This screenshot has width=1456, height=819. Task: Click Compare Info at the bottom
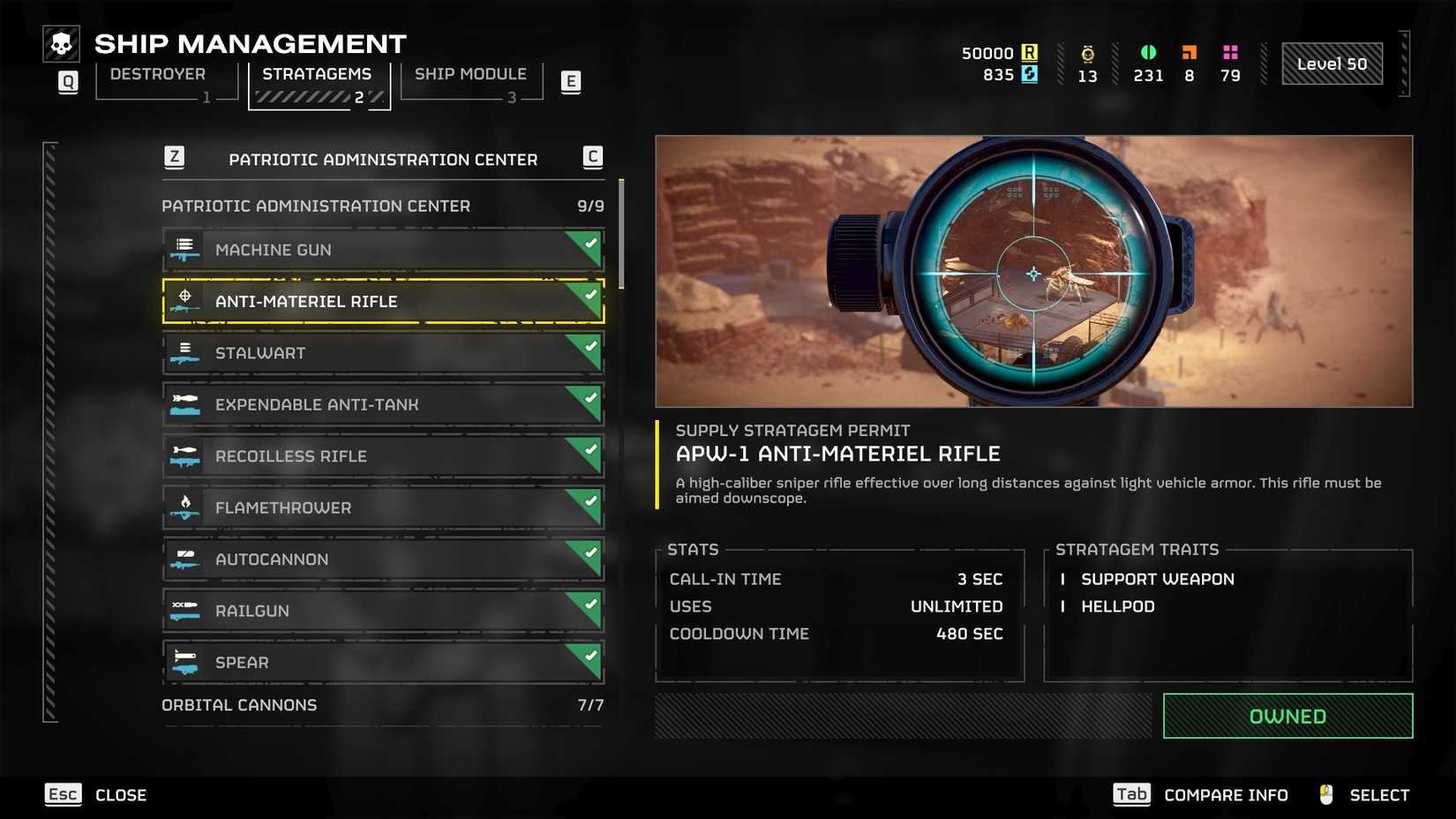coord(1225,794)
